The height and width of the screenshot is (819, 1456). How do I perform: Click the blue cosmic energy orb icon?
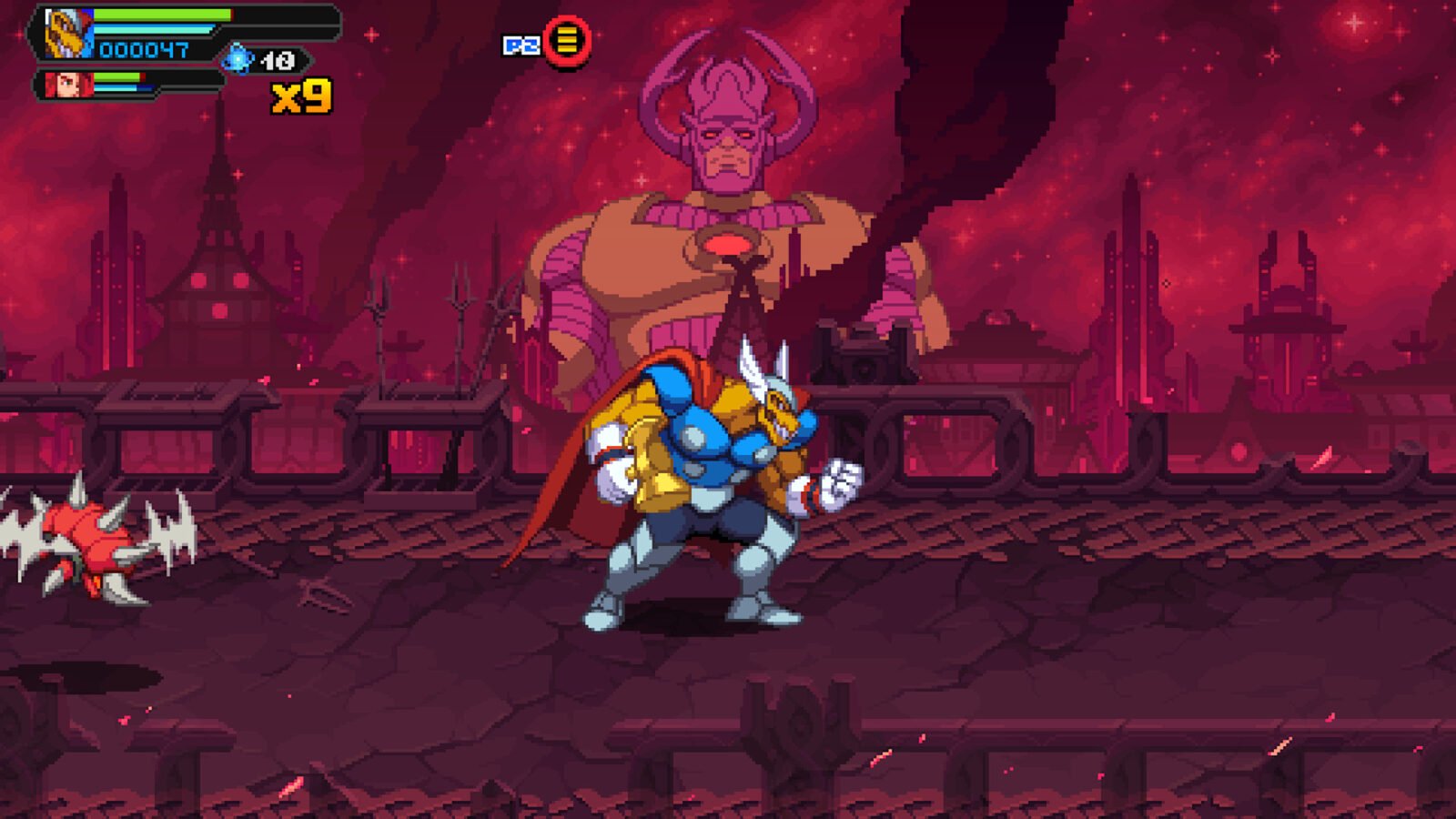238,60
